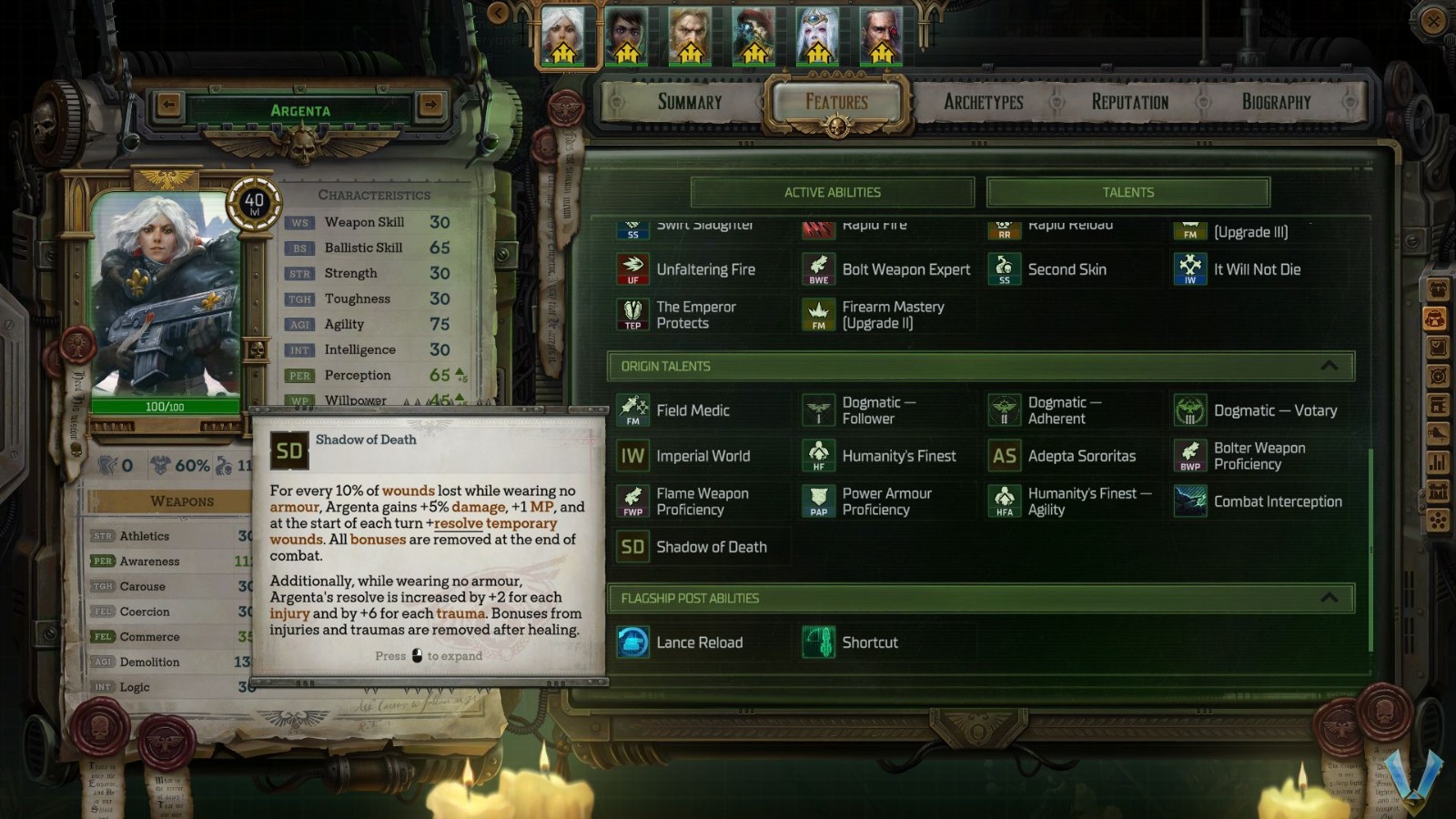Click the Second Skin talent icon
Viewport: 1456px width, 819px height.
(1004, 269)
